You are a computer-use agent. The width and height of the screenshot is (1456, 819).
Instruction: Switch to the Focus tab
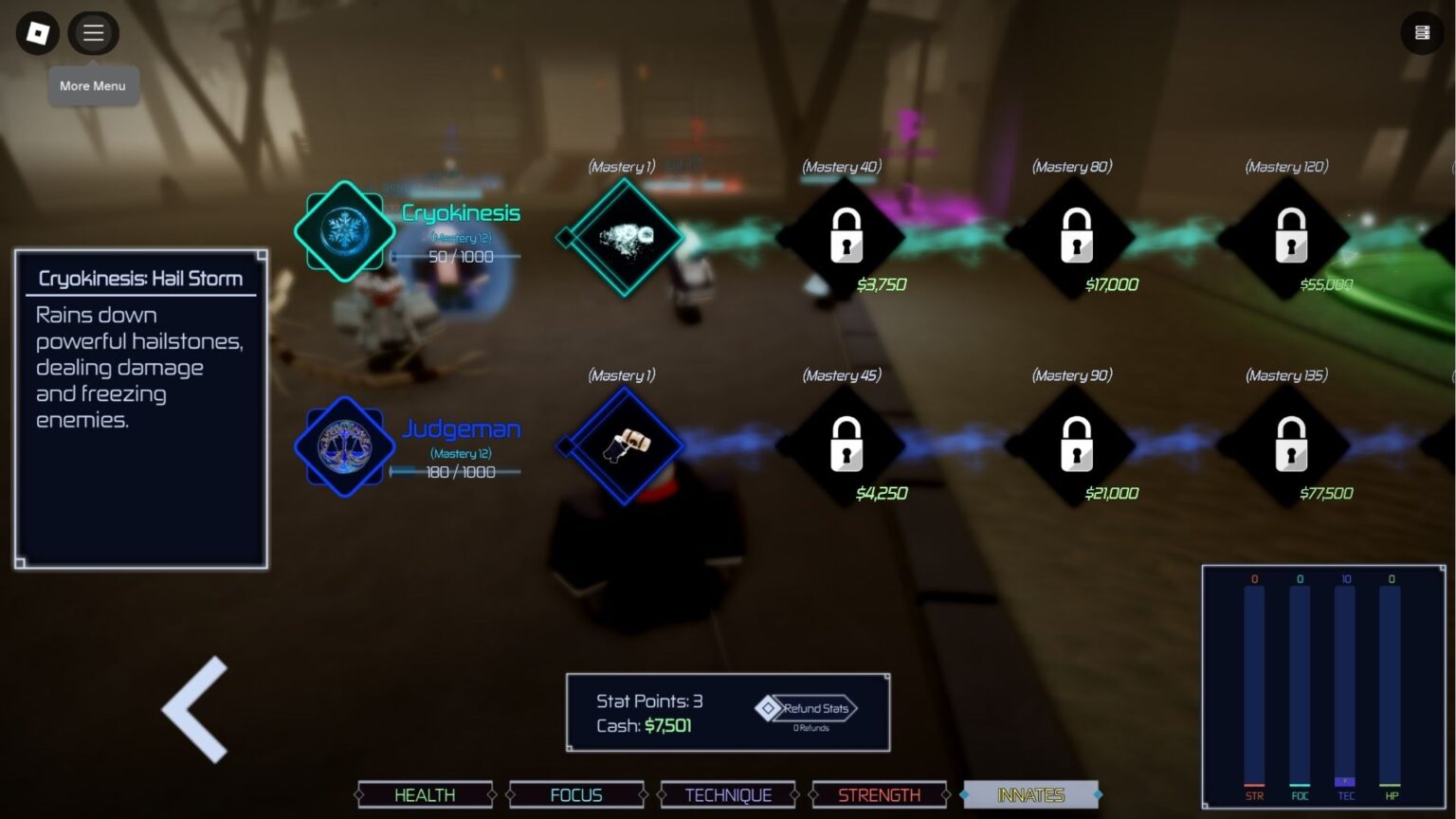point(576,794)
